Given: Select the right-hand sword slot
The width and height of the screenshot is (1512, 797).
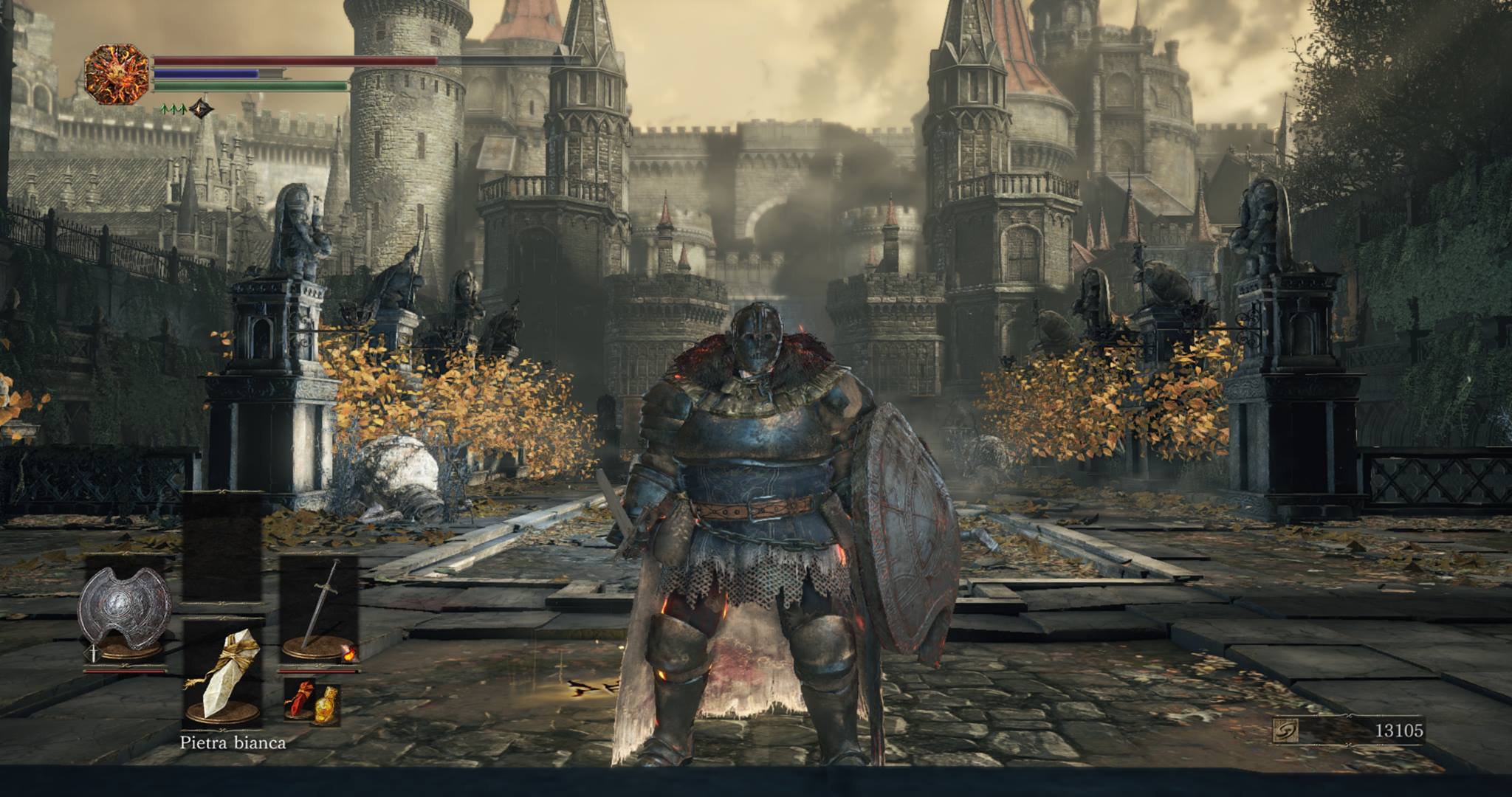Looking at the screenshot, I should [319, 613].
